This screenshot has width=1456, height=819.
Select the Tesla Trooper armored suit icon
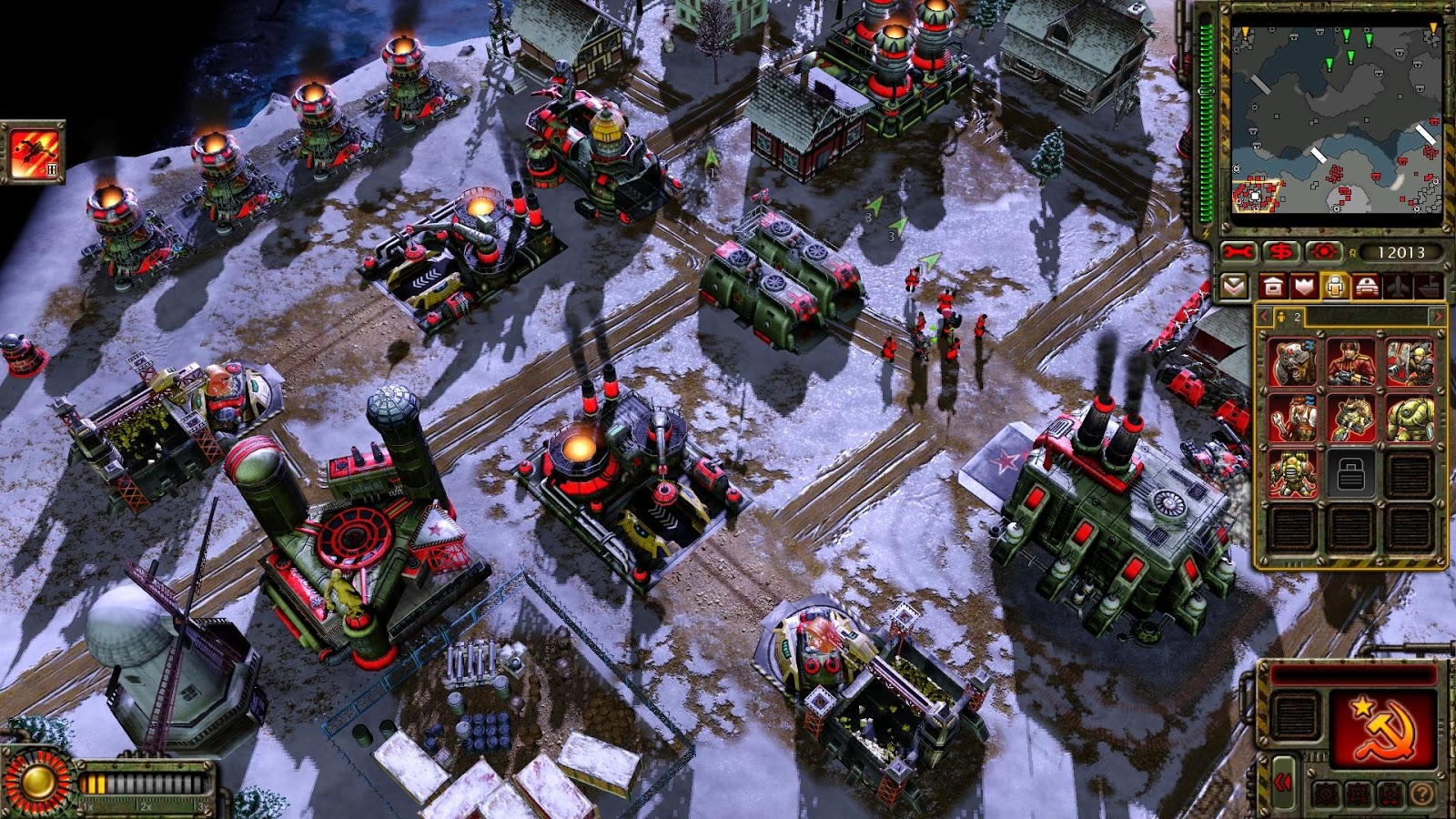coord(1410,419)
